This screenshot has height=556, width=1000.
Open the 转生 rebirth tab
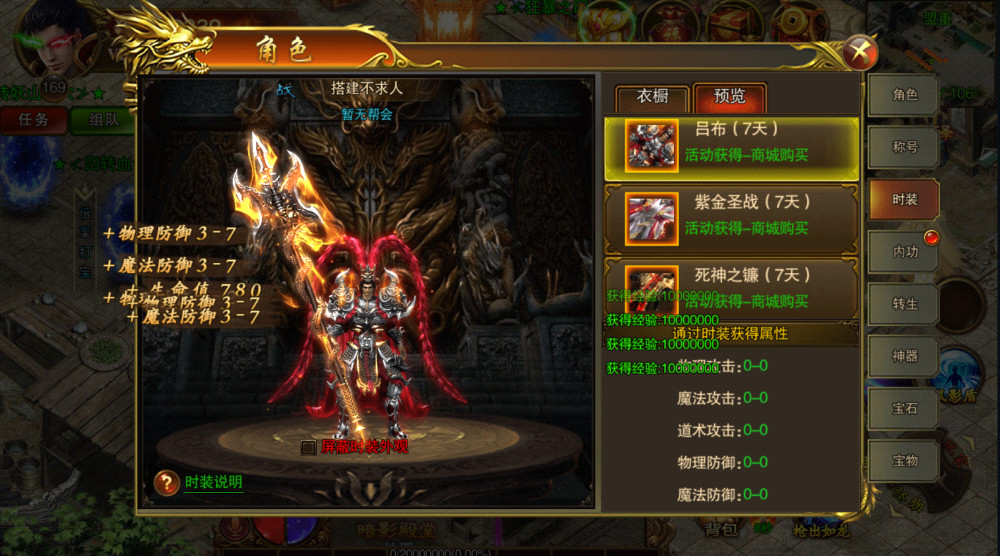904,304
